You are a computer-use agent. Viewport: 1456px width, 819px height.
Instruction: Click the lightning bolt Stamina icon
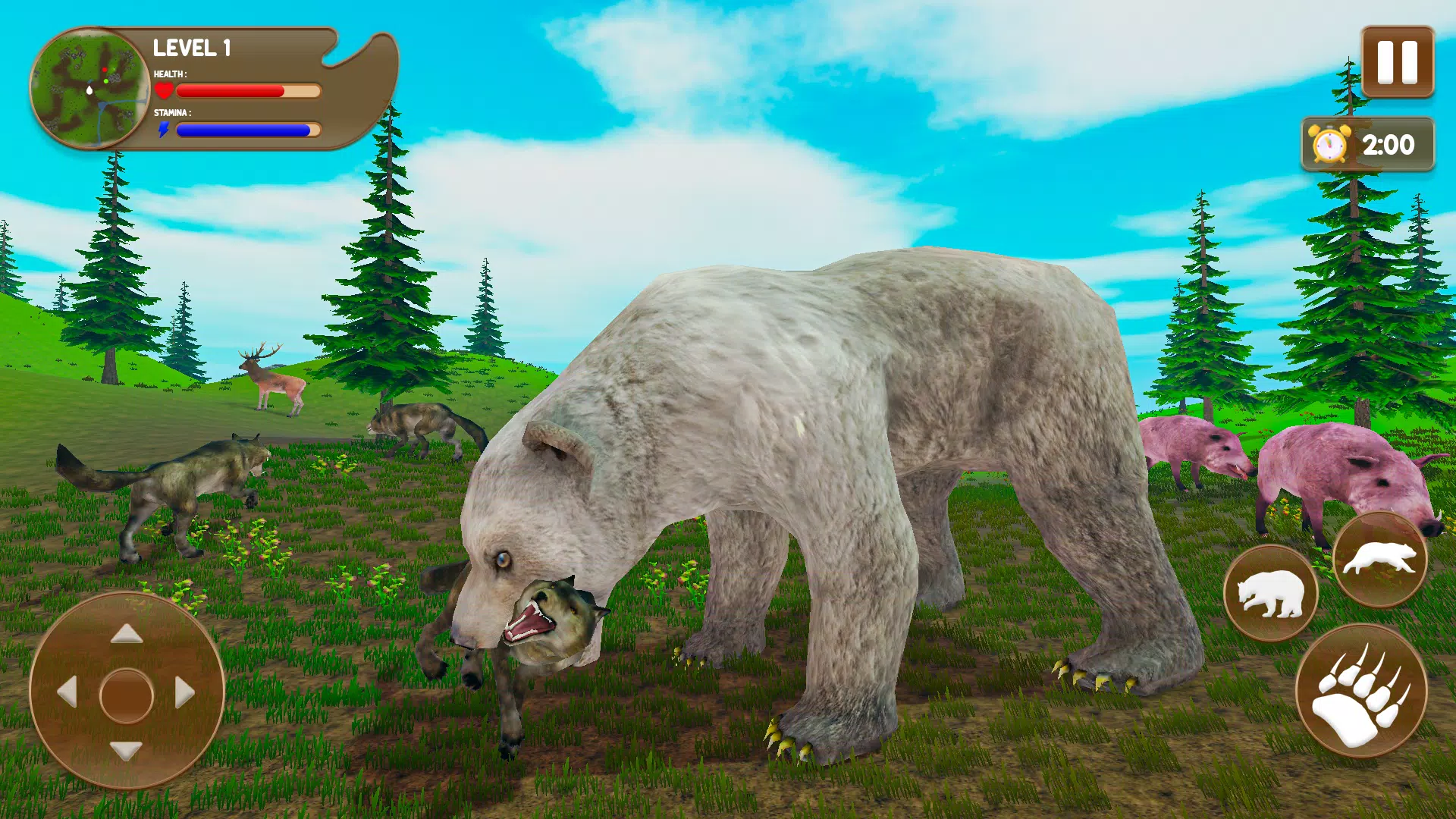pos(164,129)
